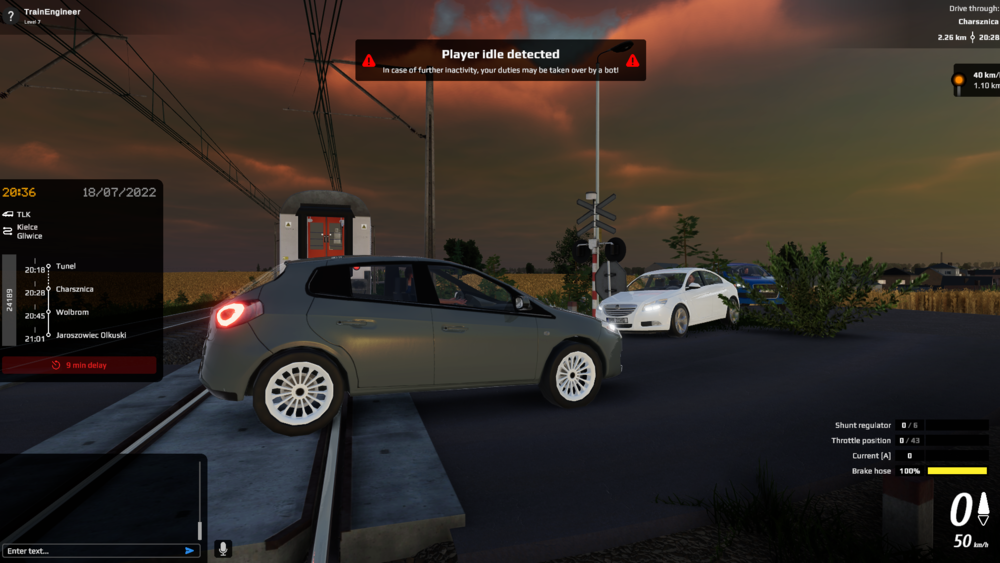Send the chat message with arrow button

(189, 550)
